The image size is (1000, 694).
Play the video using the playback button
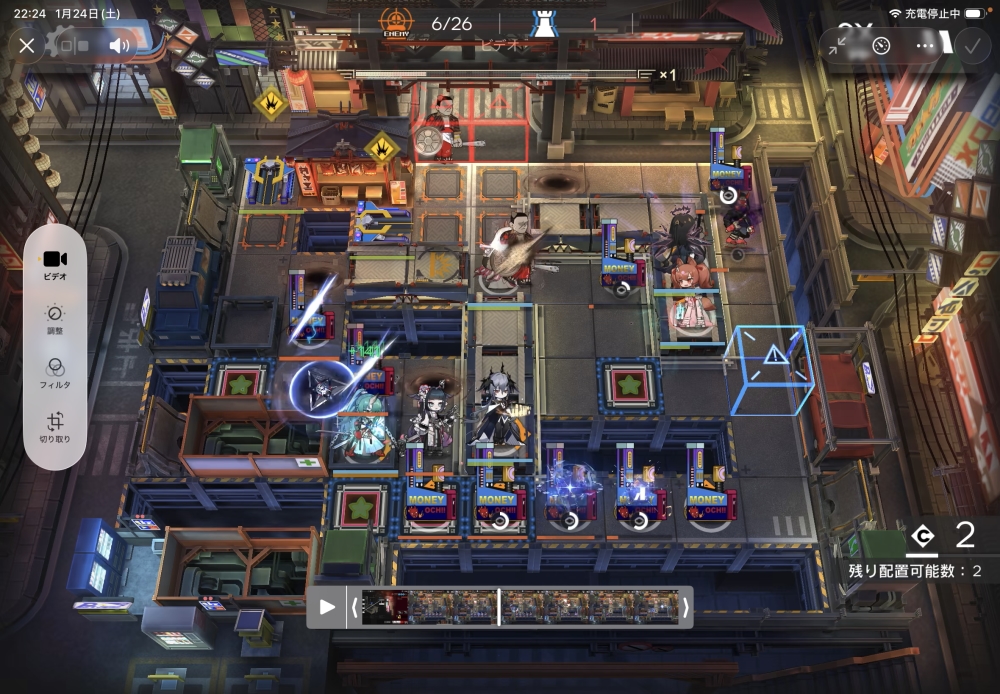(x=326, y=606)
